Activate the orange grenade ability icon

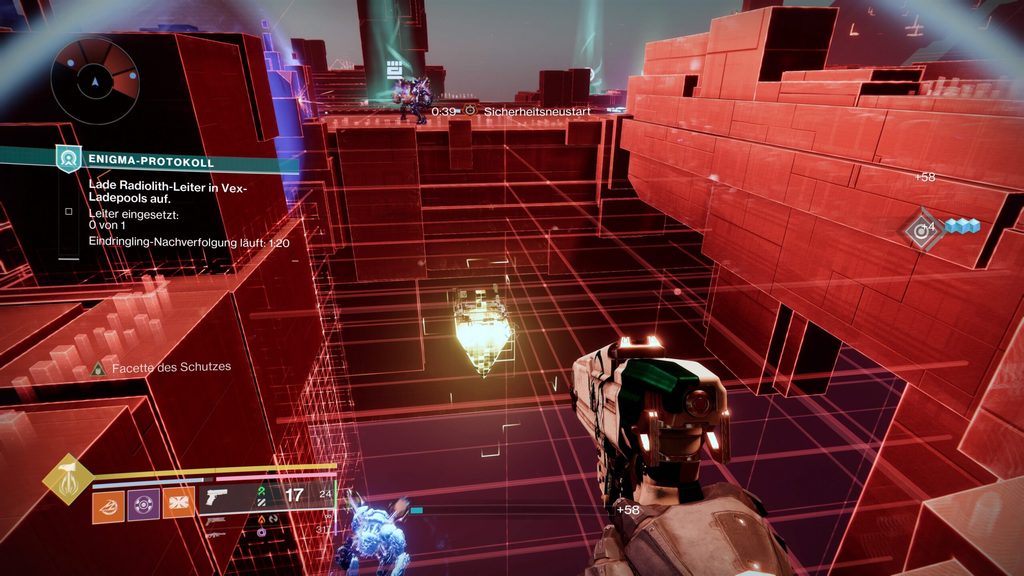pyautogui.click(x=108, y=505)
